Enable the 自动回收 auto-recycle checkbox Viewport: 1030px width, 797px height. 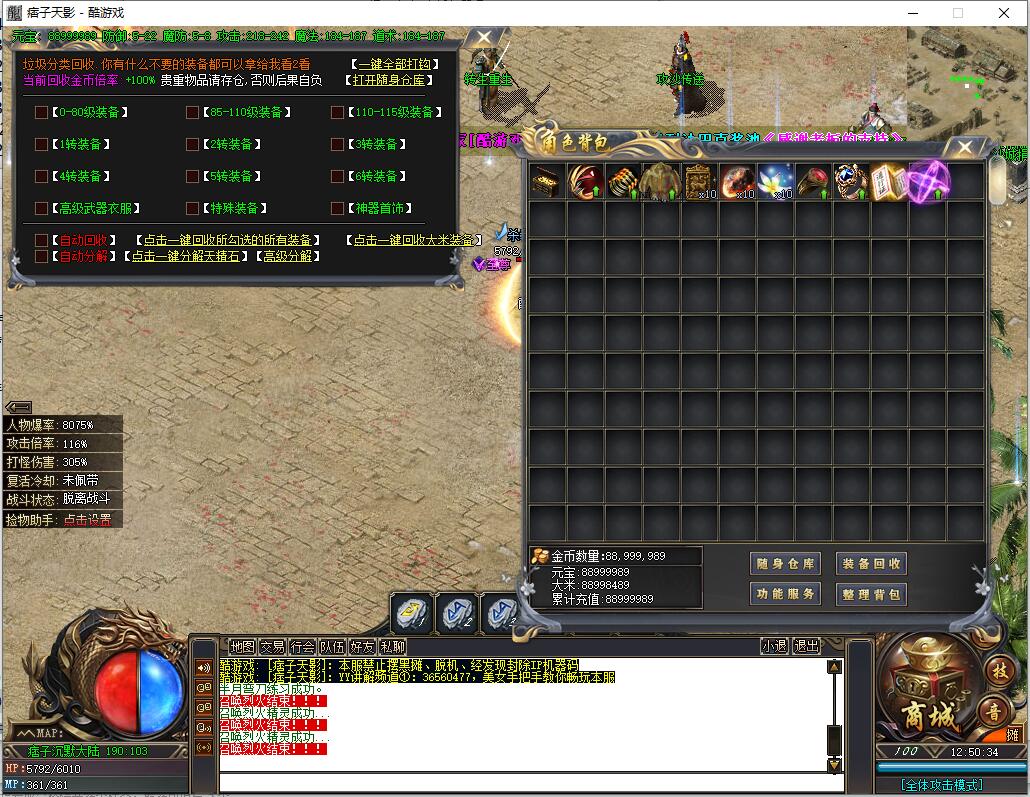click(x=41, y=241)
